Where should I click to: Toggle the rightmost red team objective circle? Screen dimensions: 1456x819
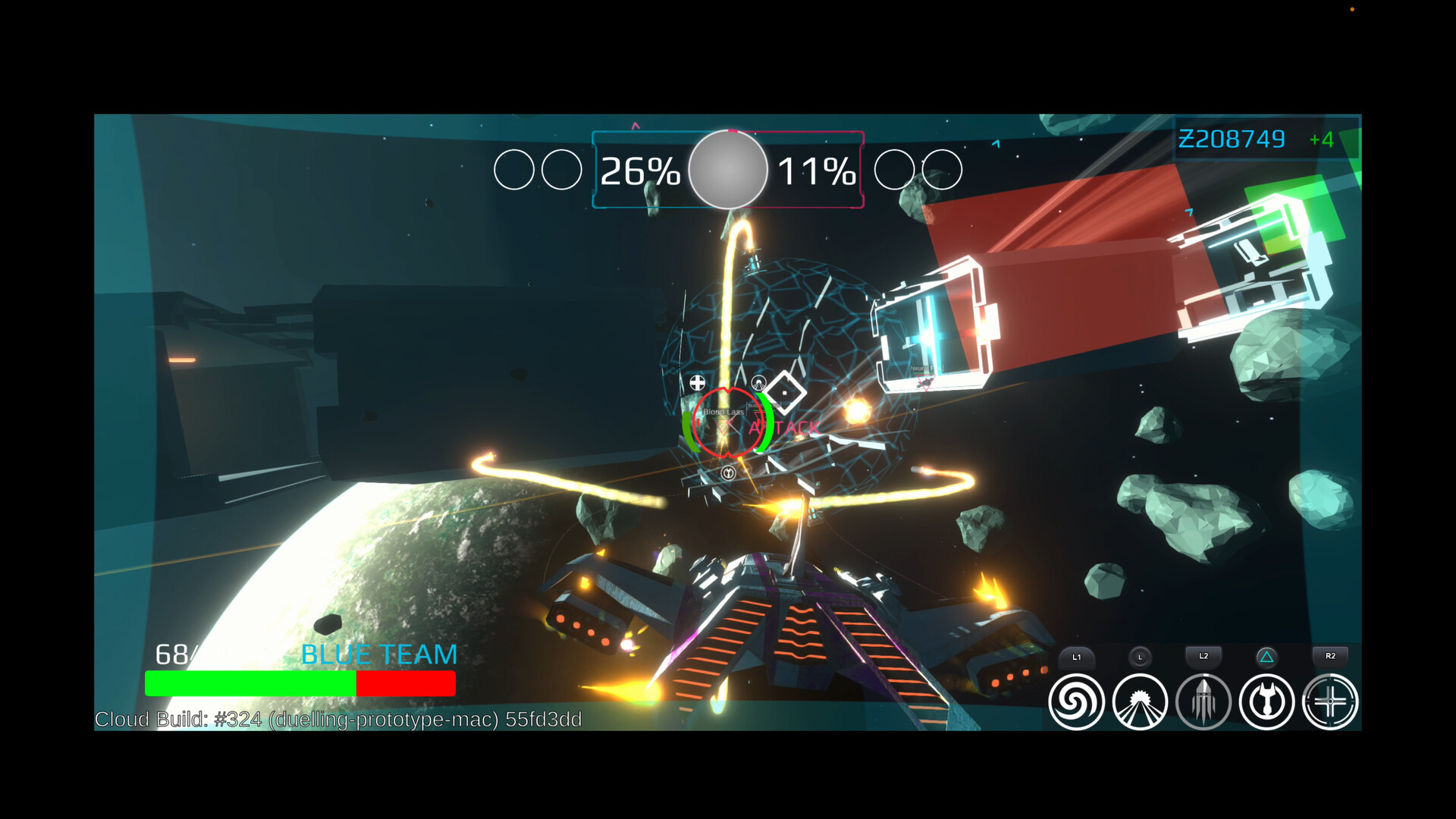pyautogui.click(x=943, y=168)
